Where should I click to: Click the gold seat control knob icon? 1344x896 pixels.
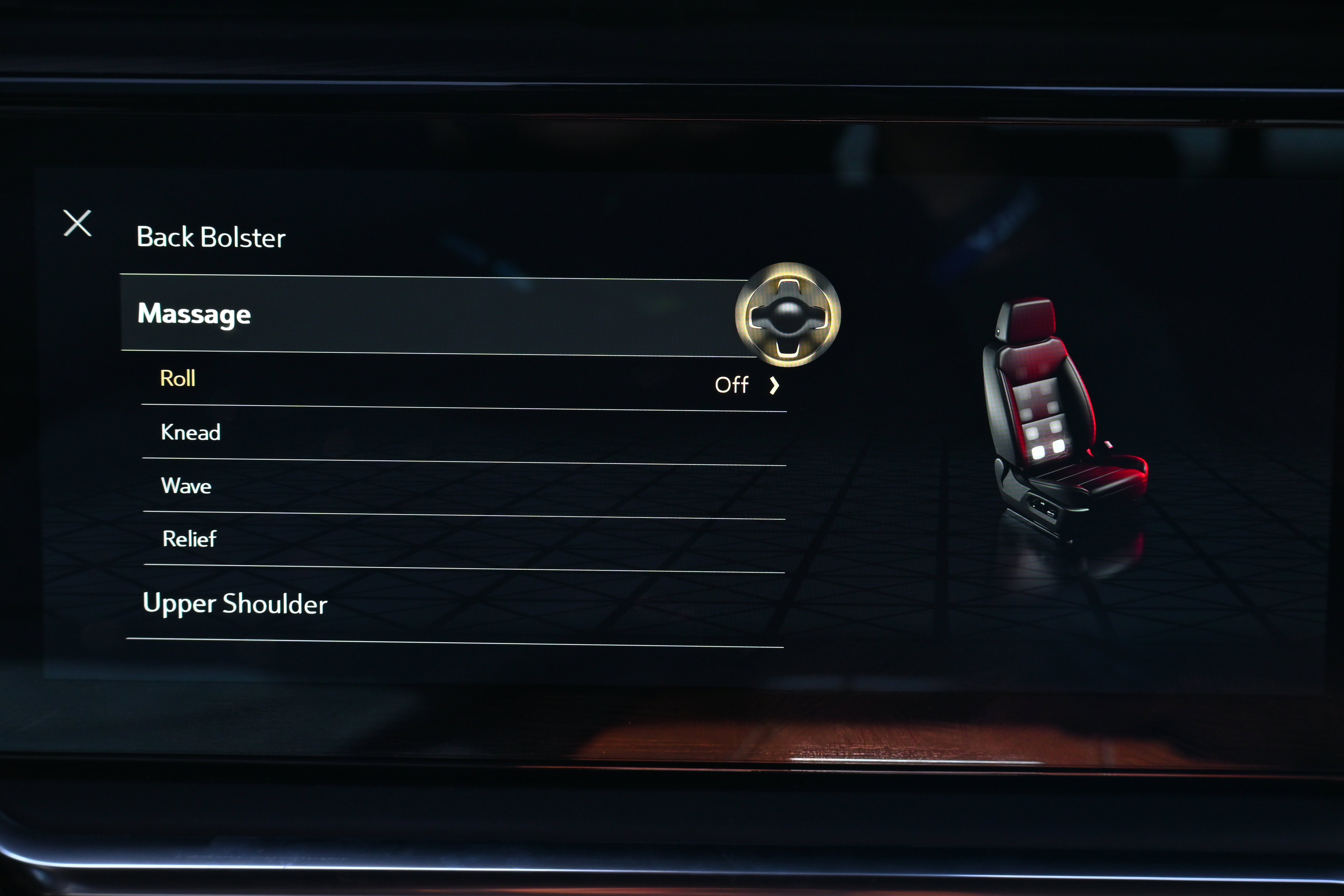(787, 315)
